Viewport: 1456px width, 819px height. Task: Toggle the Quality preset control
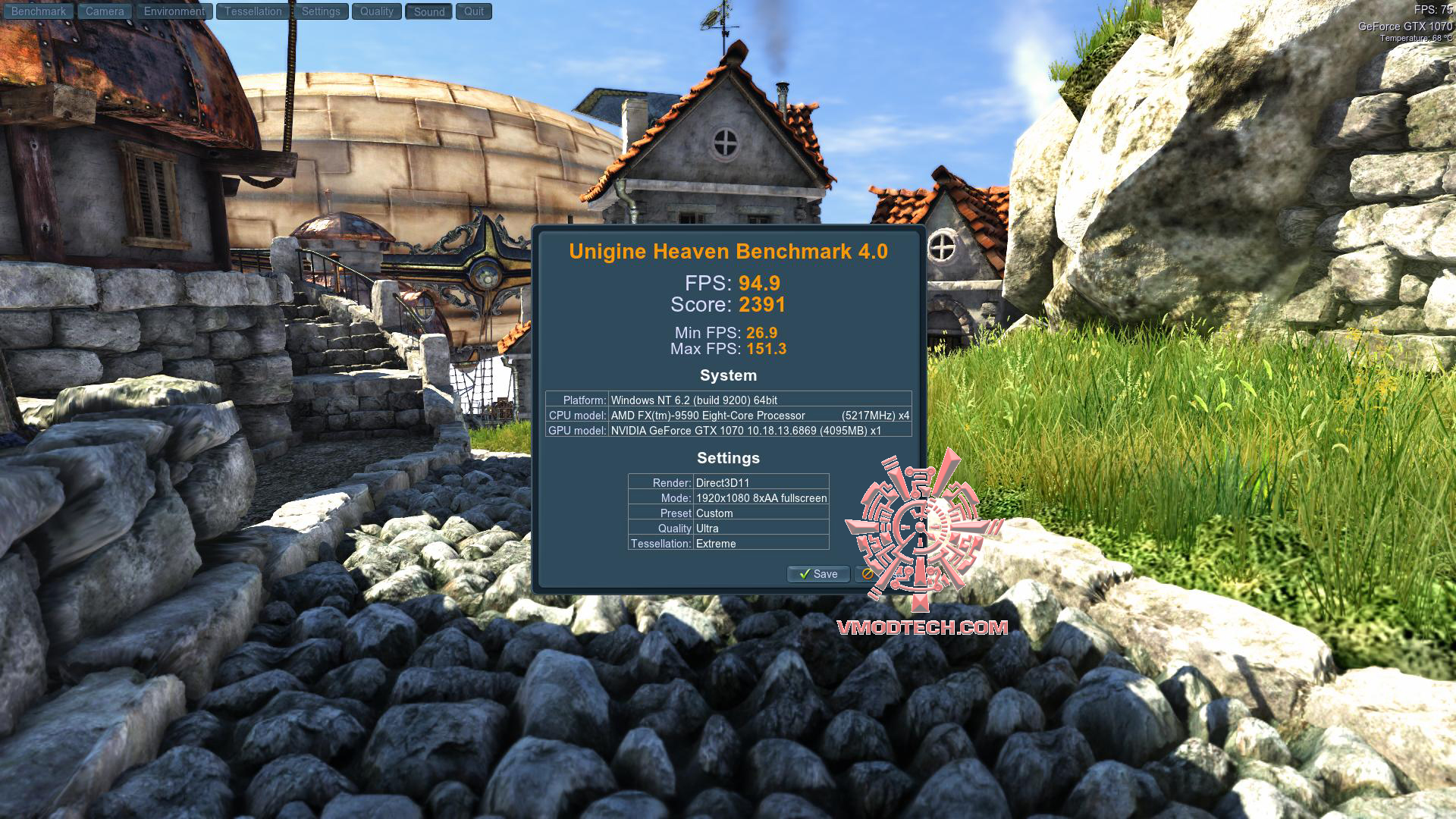pyautogui.click(x=376, y=11)
